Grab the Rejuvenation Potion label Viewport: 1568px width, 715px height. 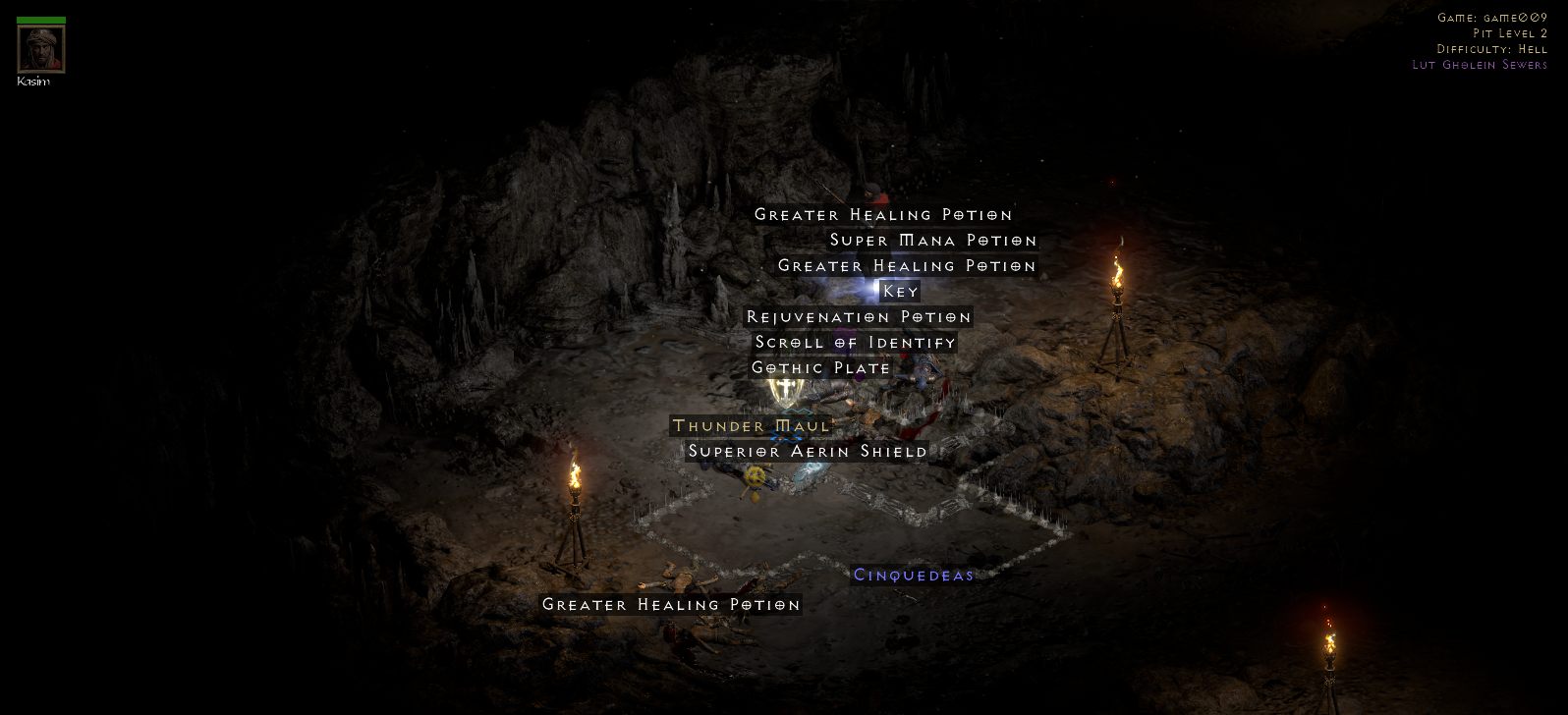coord(859,317)
